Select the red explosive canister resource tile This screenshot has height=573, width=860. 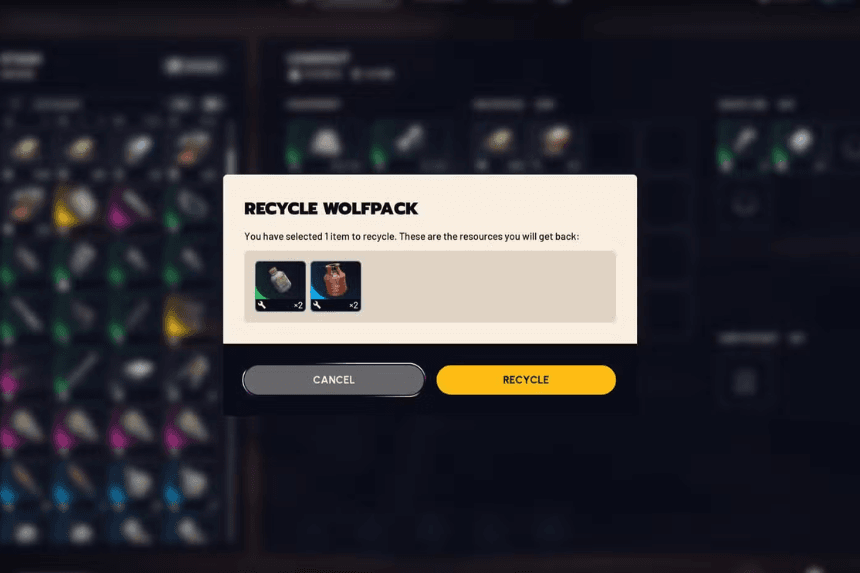coord(335,286)
